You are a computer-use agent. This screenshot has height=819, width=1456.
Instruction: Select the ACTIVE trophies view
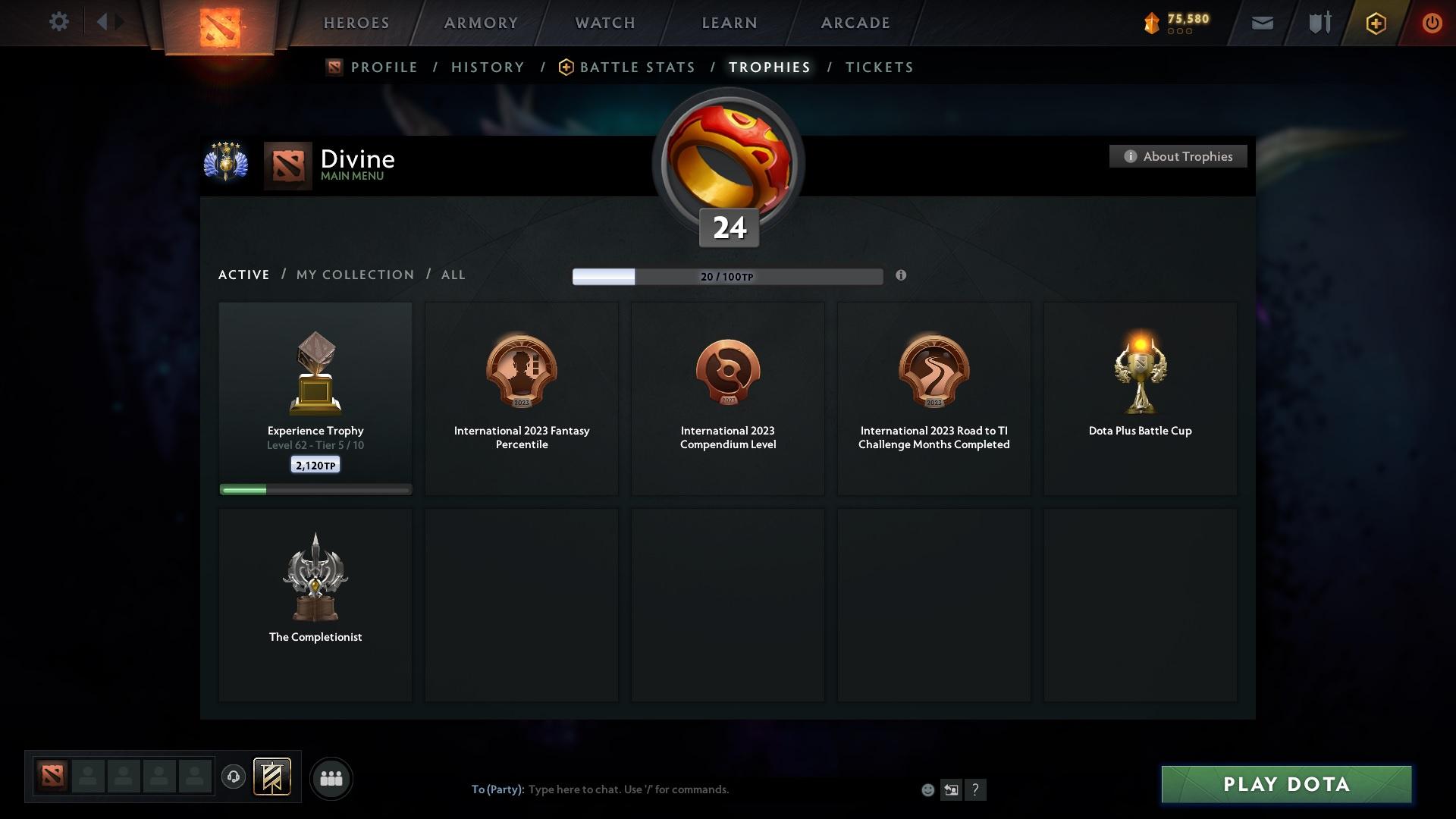(x=243, y=275)
